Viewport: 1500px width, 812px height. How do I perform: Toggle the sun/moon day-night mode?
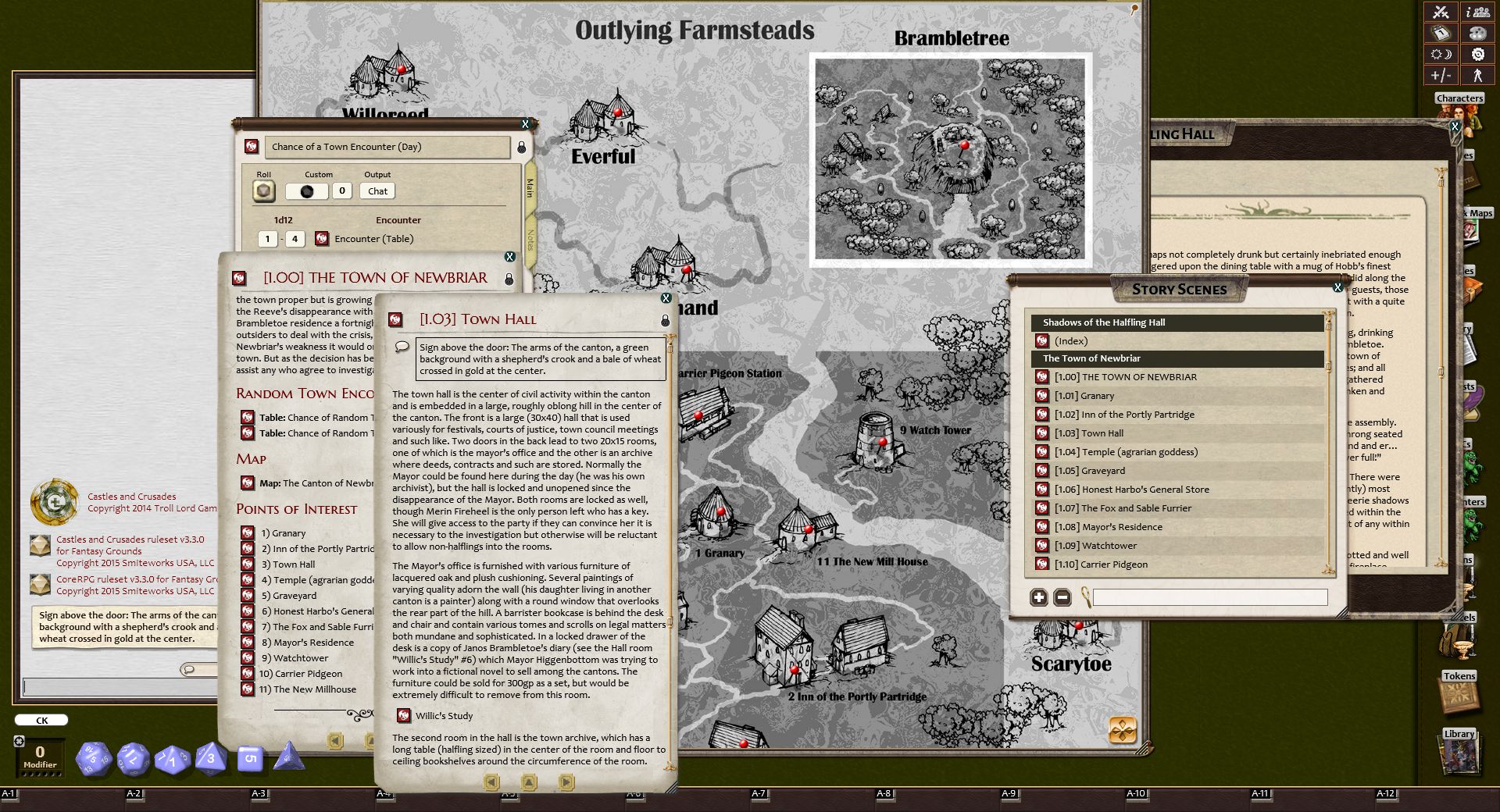[x=1440, y=54]
